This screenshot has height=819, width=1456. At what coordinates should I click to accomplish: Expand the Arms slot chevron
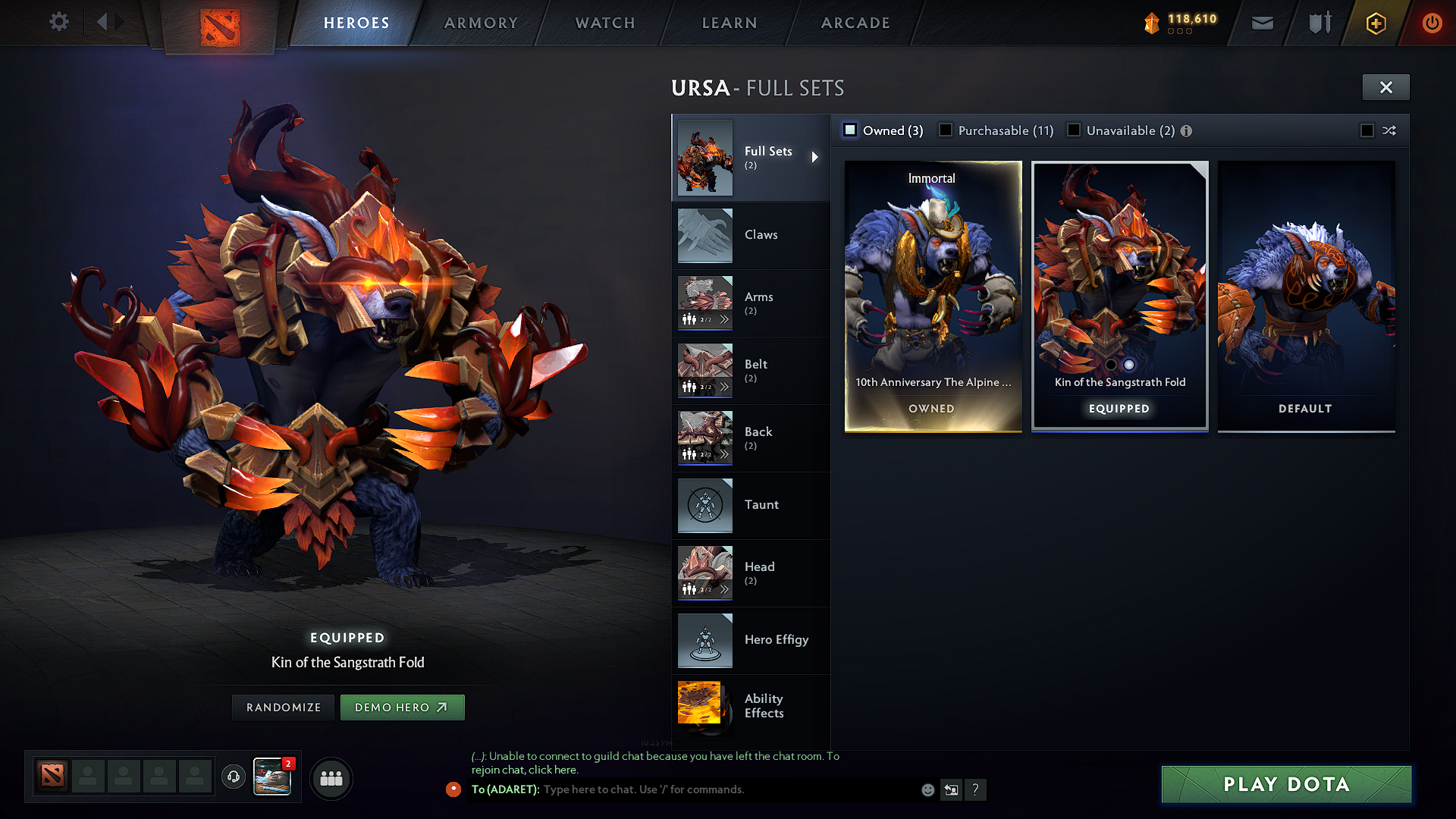click(x=725, y=319)
